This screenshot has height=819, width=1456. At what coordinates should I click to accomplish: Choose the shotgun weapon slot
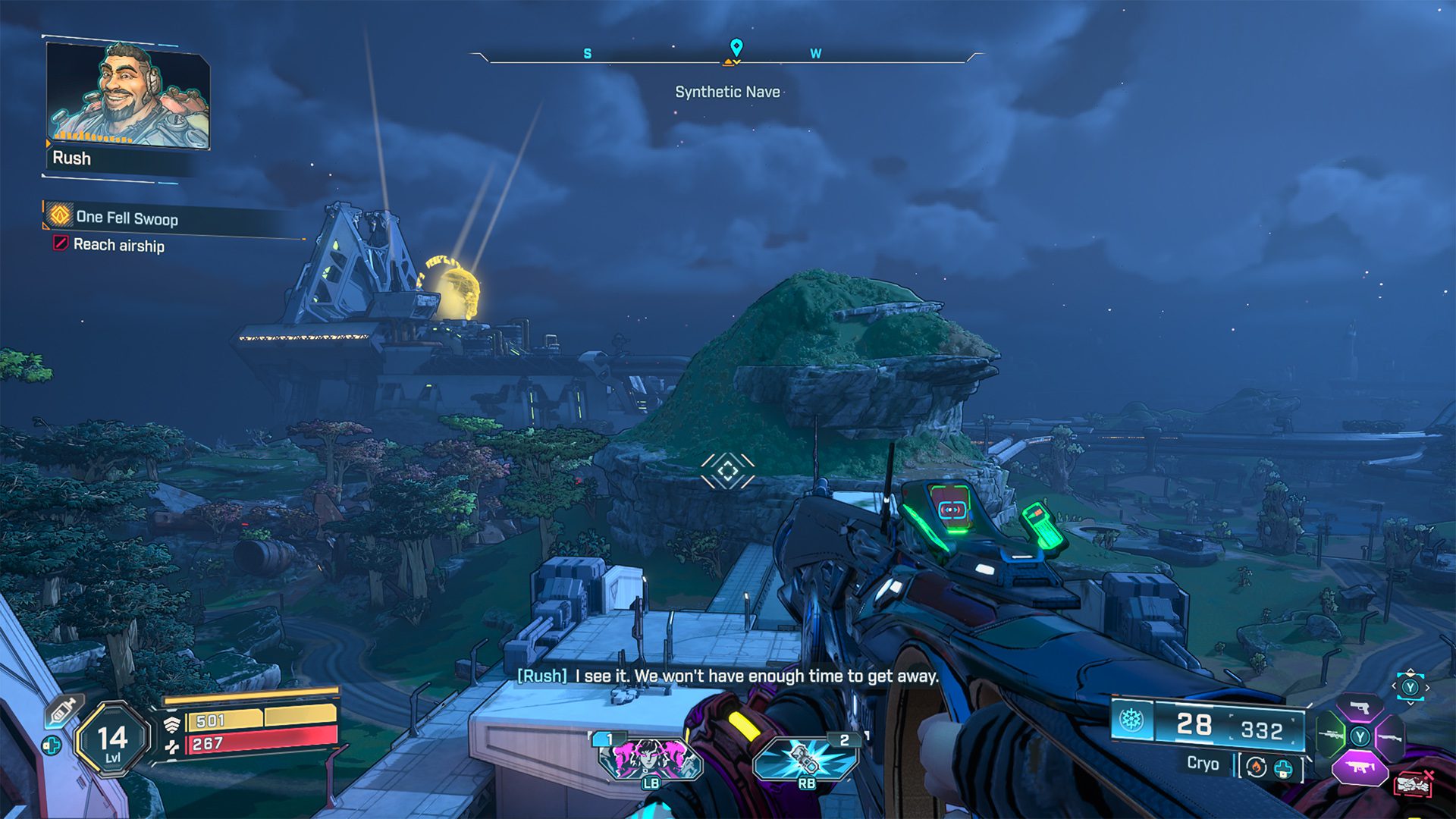tap(1390, 736)
